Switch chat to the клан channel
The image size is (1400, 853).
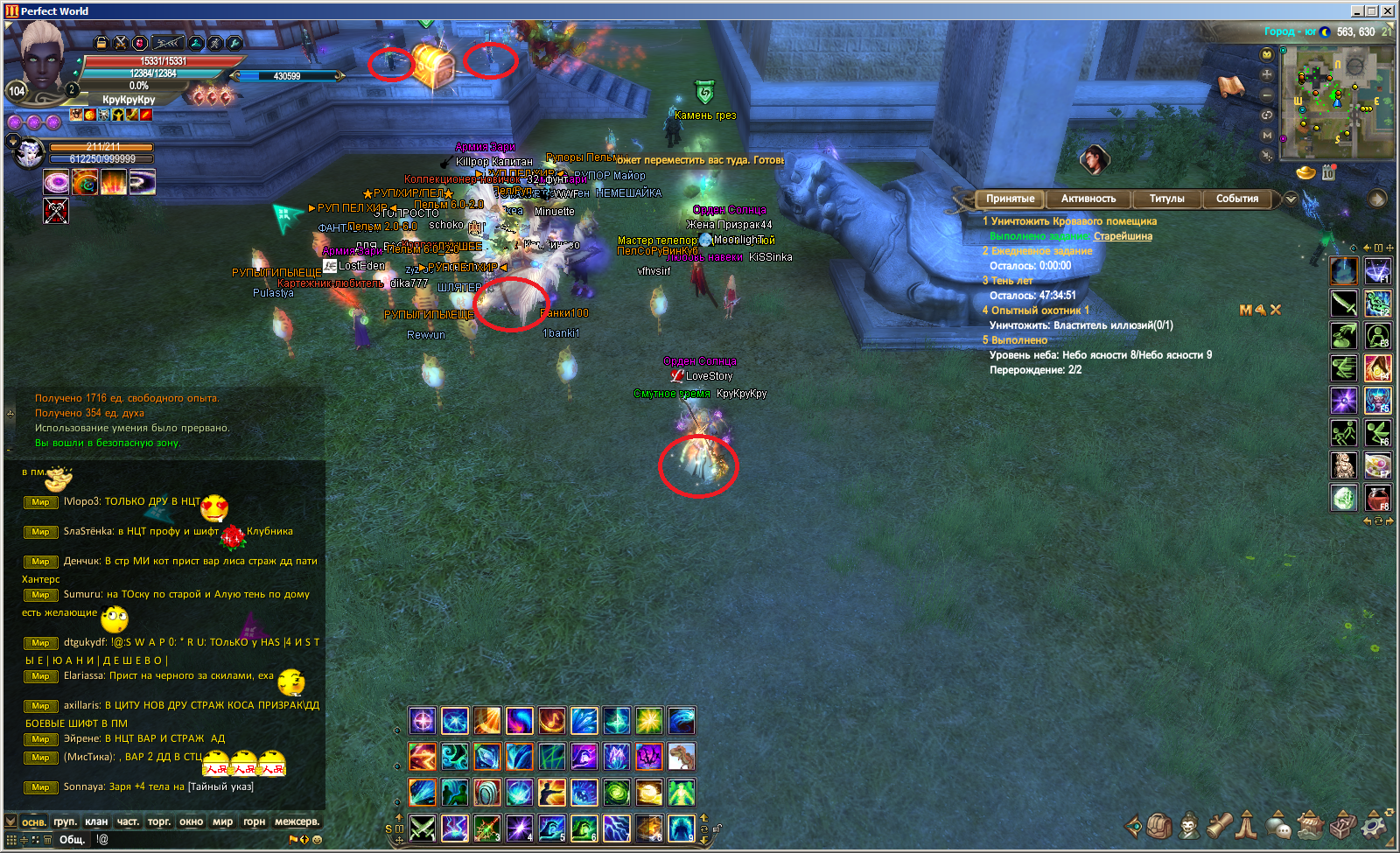[x=96, y=822]
